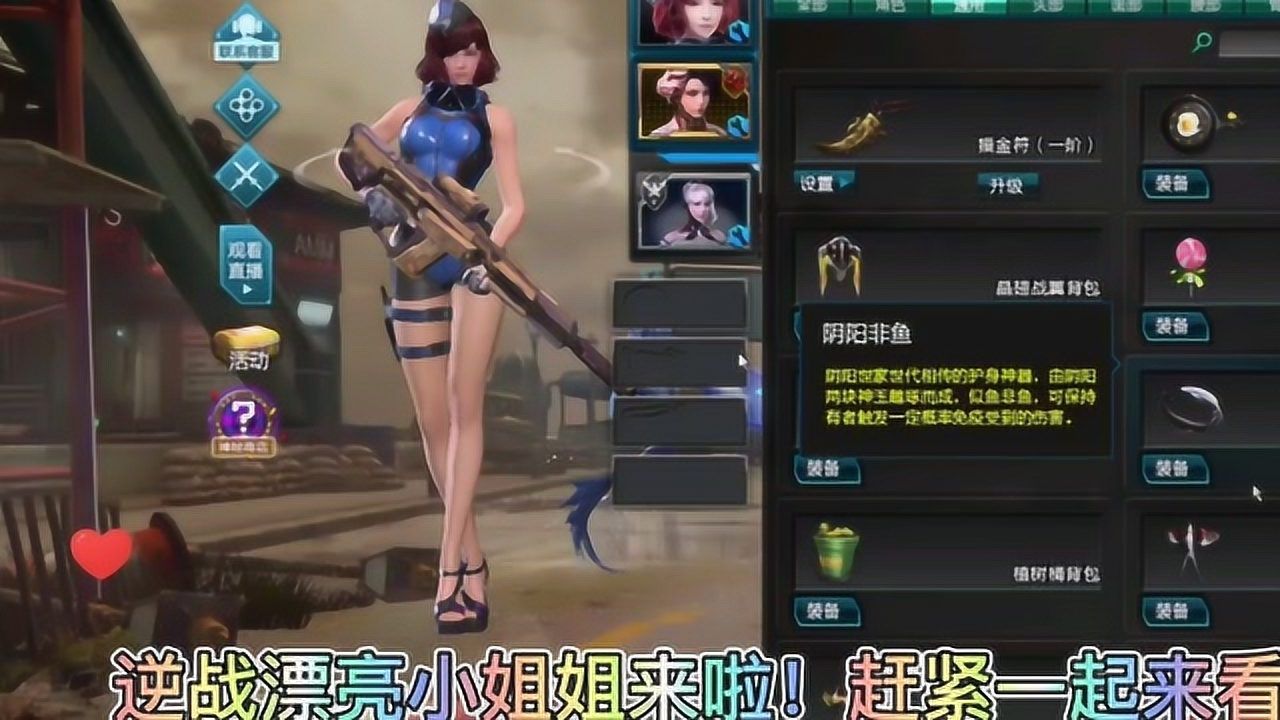Open the 活动 gold ingot icon

(246, 345)
